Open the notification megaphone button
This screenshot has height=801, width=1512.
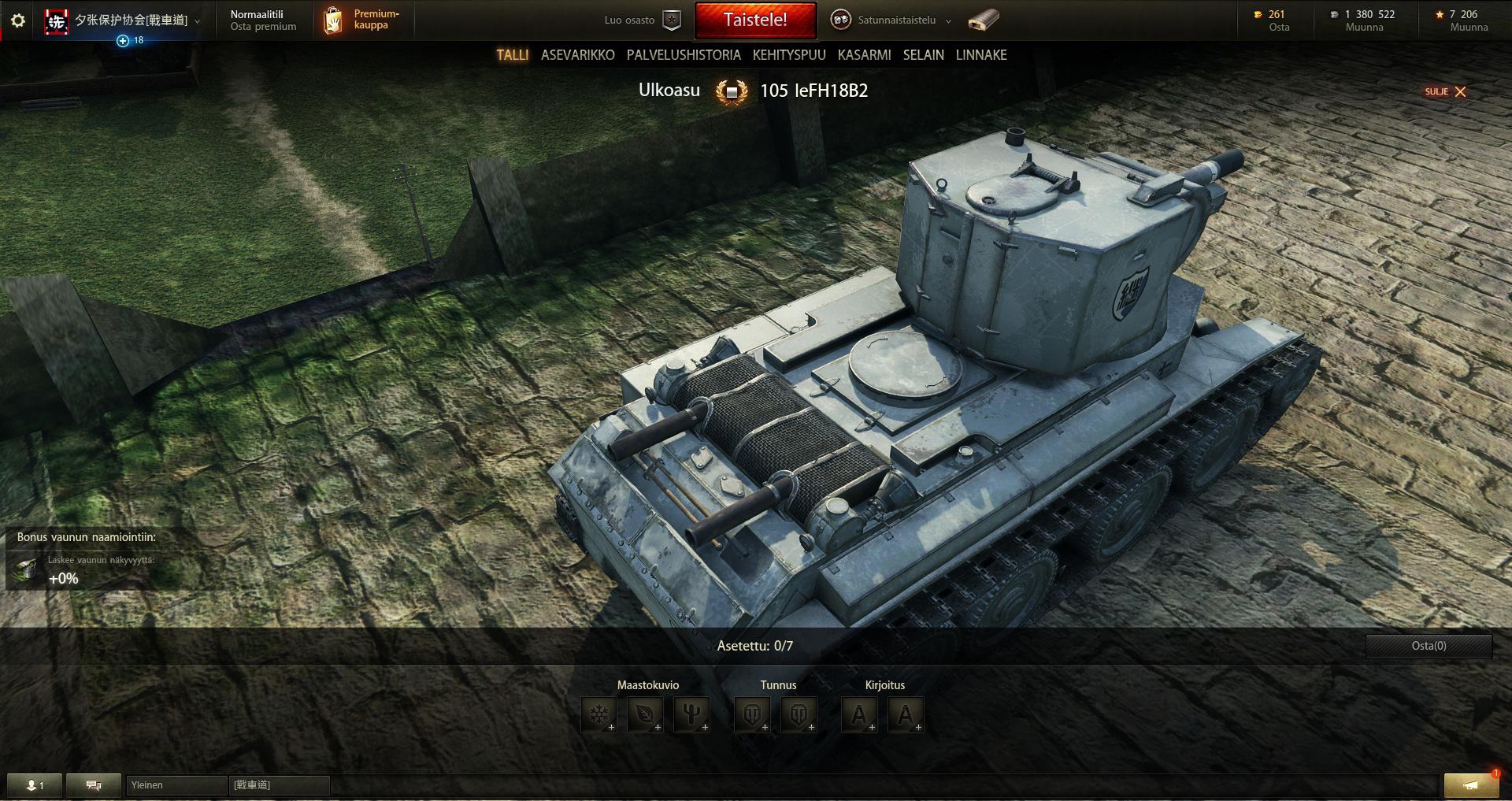click(1470, 785)
